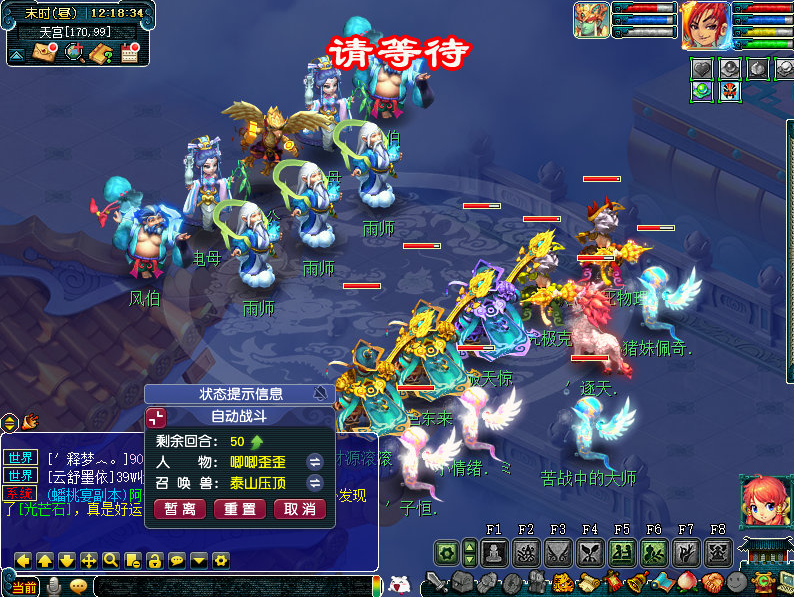Switch the 人物 character skill setting
794x597 pixels.
314,461
